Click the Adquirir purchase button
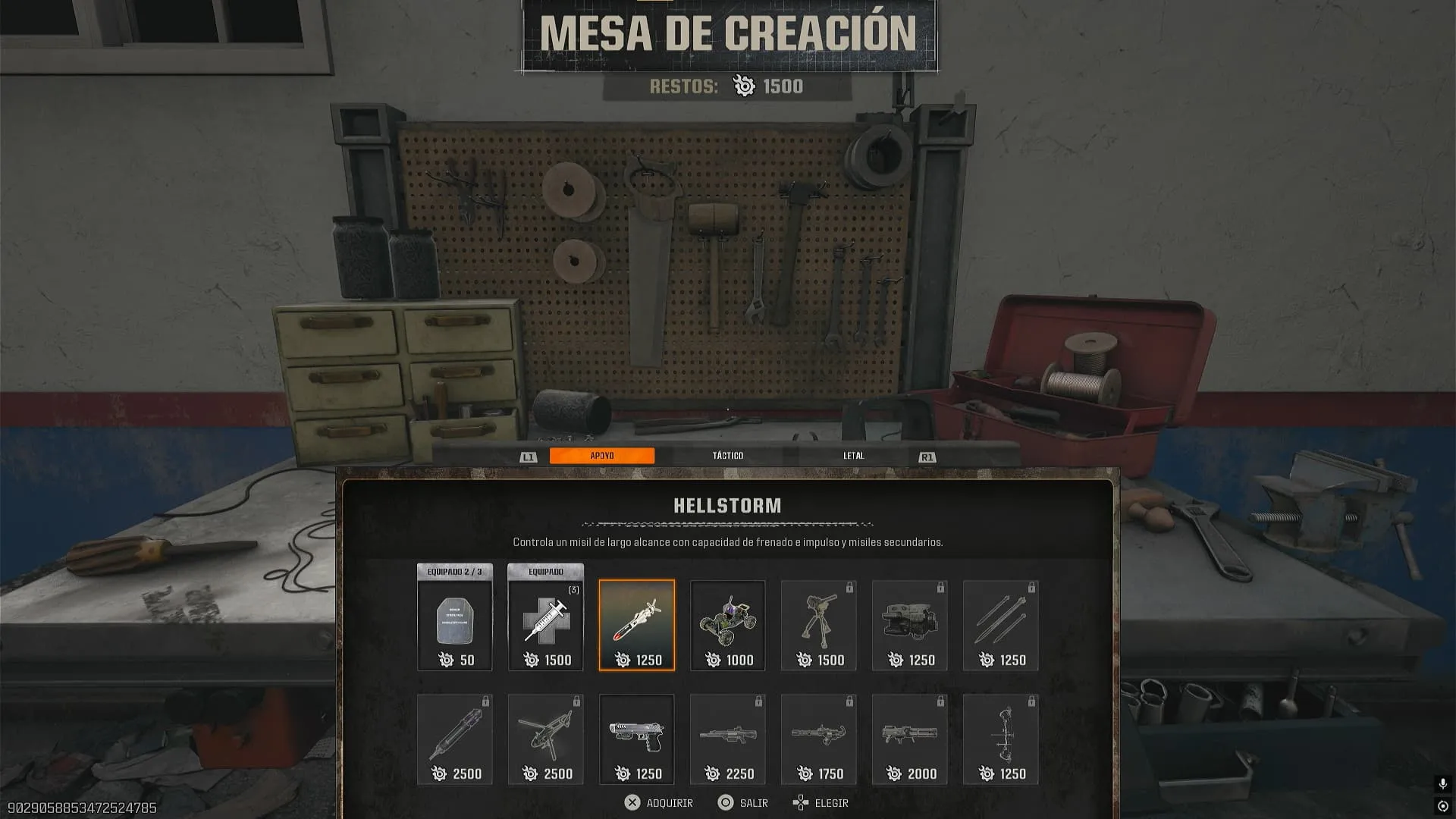Image resolution: width=1456 pixels, height=819 pixels. pos(658,803)
